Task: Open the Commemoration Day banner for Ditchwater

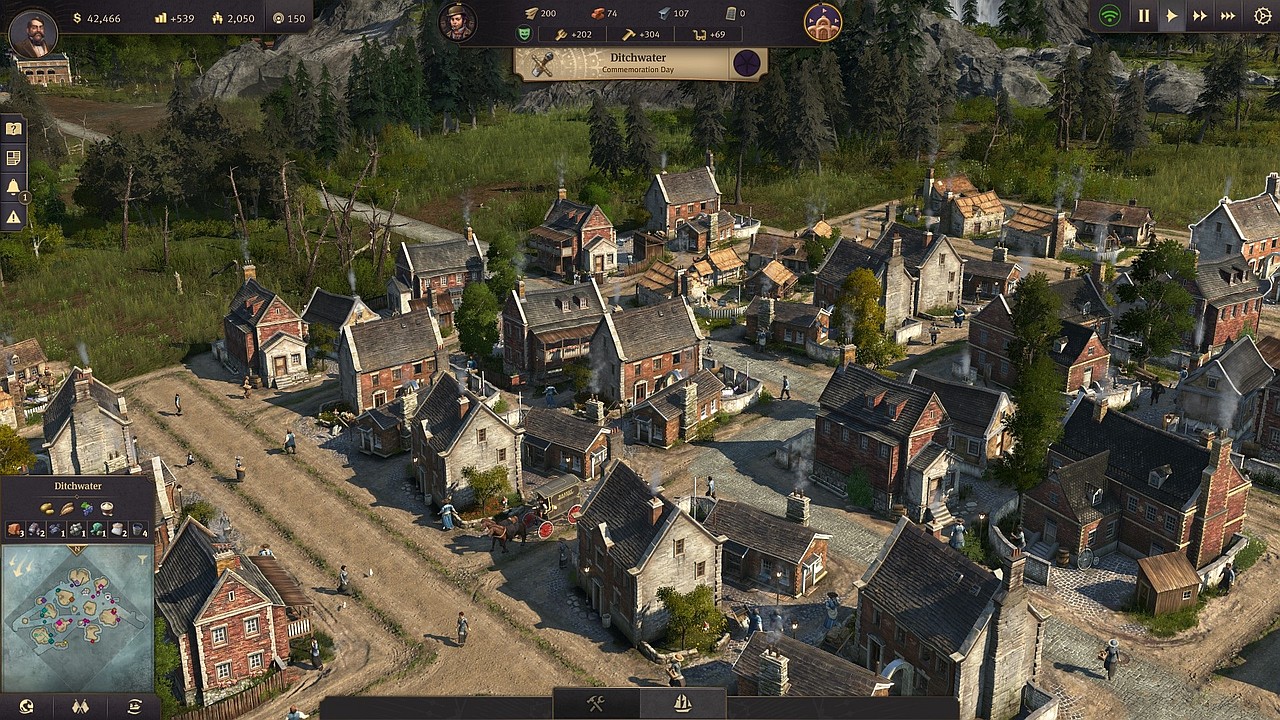Action: [x=636, y=64]
